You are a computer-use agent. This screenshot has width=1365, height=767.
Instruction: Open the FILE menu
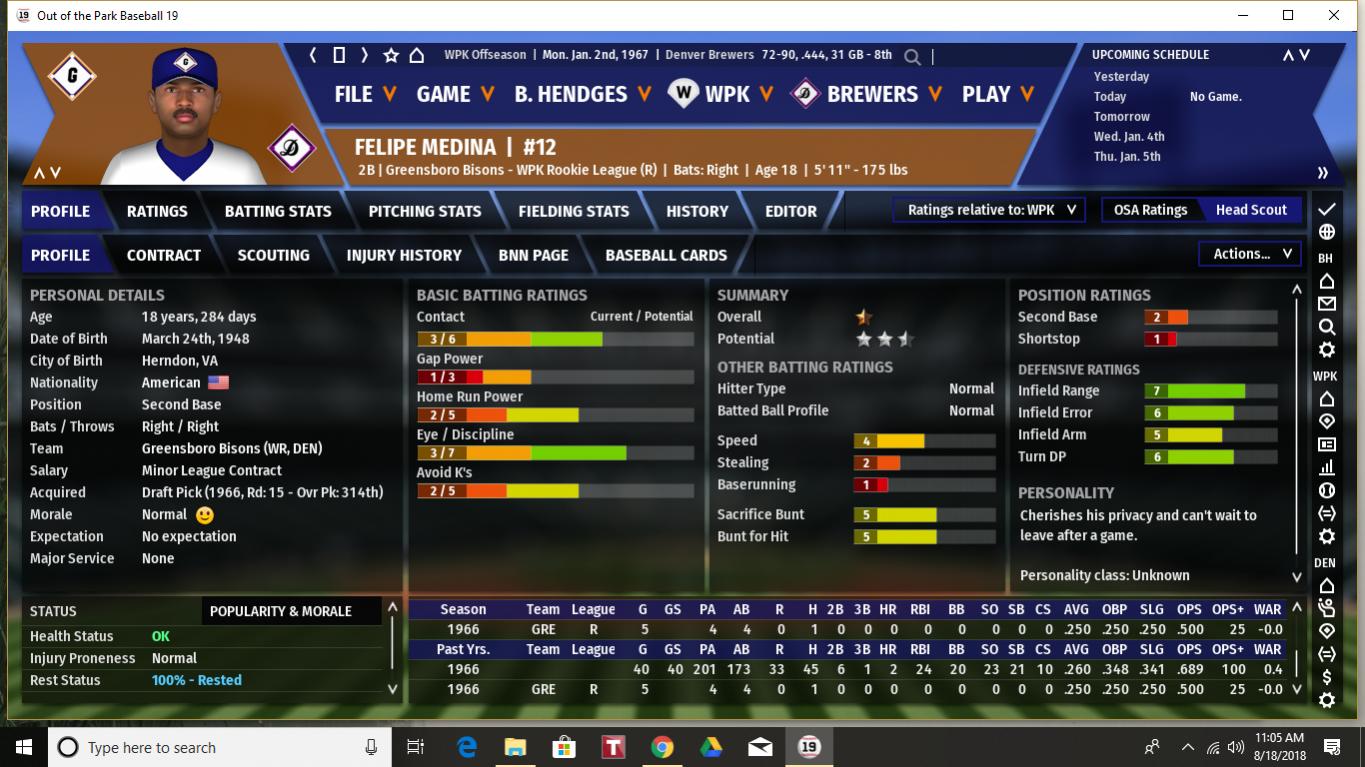pyautogui.click(x=364, y=94)
